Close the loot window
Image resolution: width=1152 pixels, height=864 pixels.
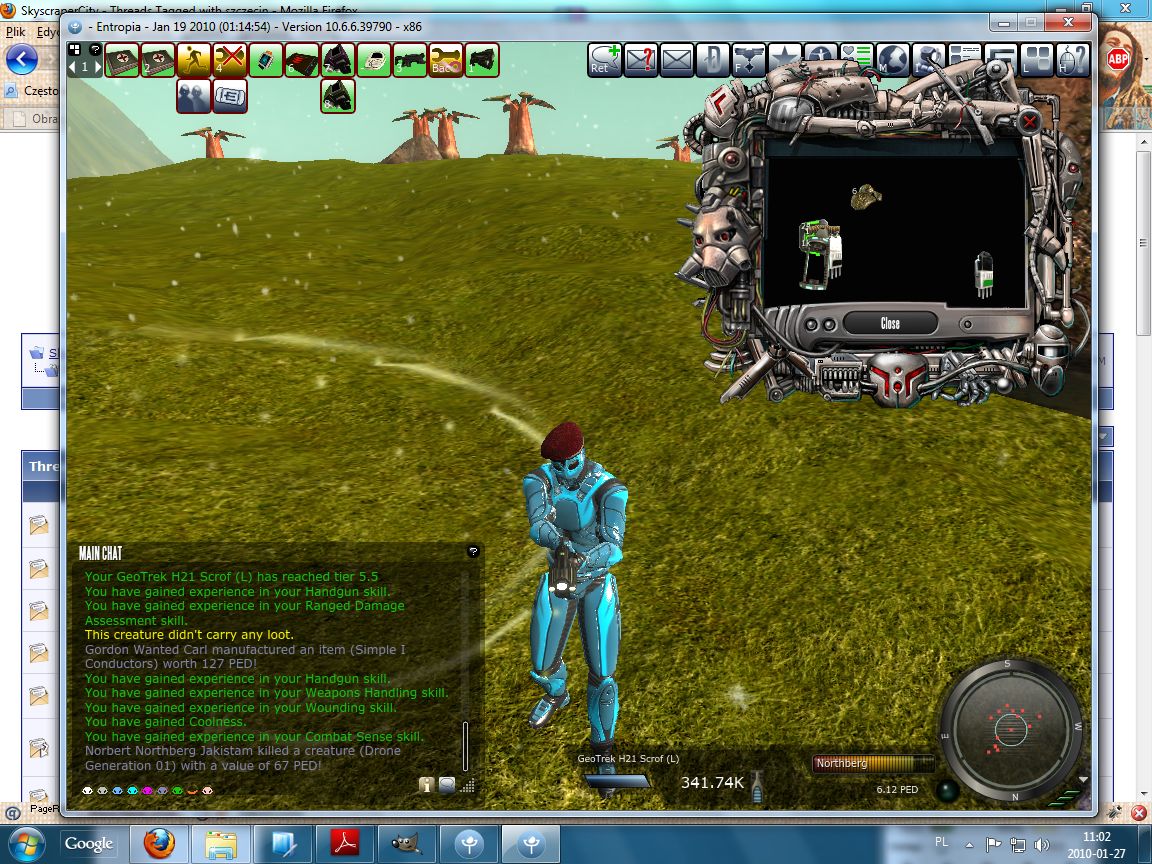click(890, 323)
